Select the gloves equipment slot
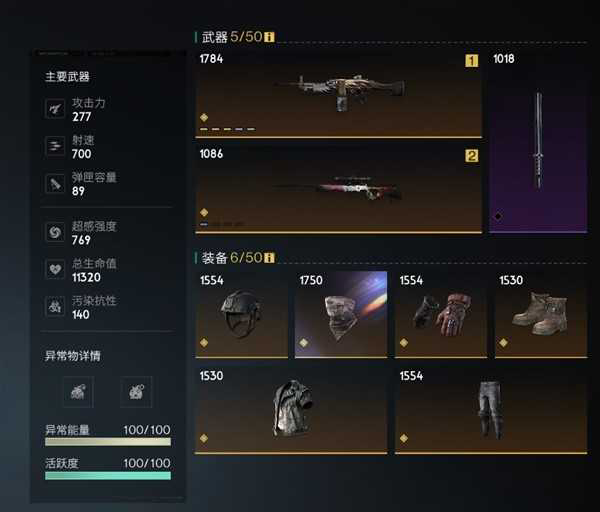 pos(441,314)
